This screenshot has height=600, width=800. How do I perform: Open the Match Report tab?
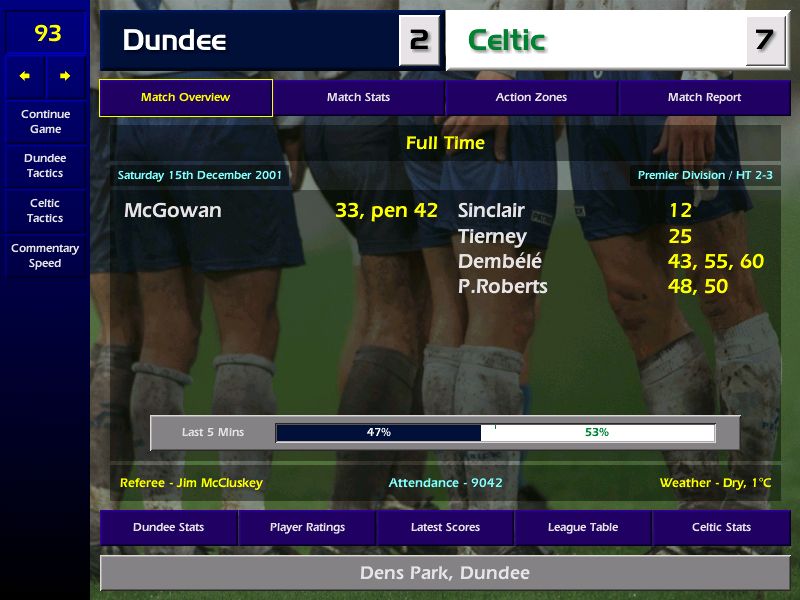(704, 98)
